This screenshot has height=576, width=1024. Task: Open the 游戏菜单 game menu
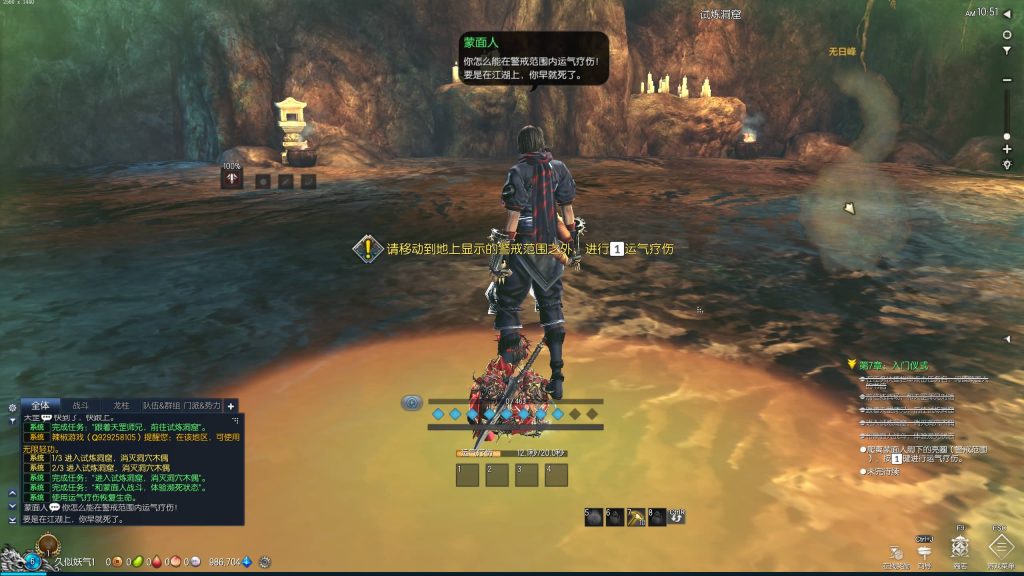click(1000, 546)
